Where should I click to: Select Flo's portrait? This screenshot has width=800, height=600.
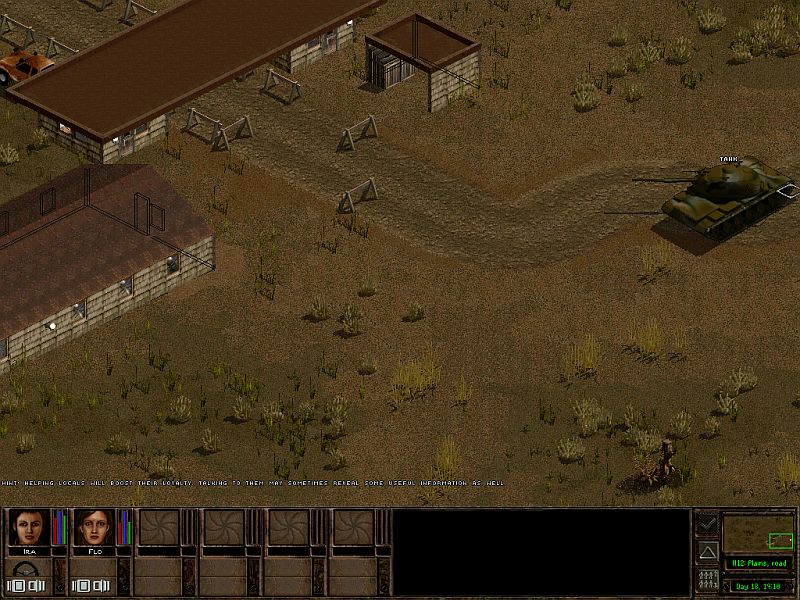click(x=92, y=528)
